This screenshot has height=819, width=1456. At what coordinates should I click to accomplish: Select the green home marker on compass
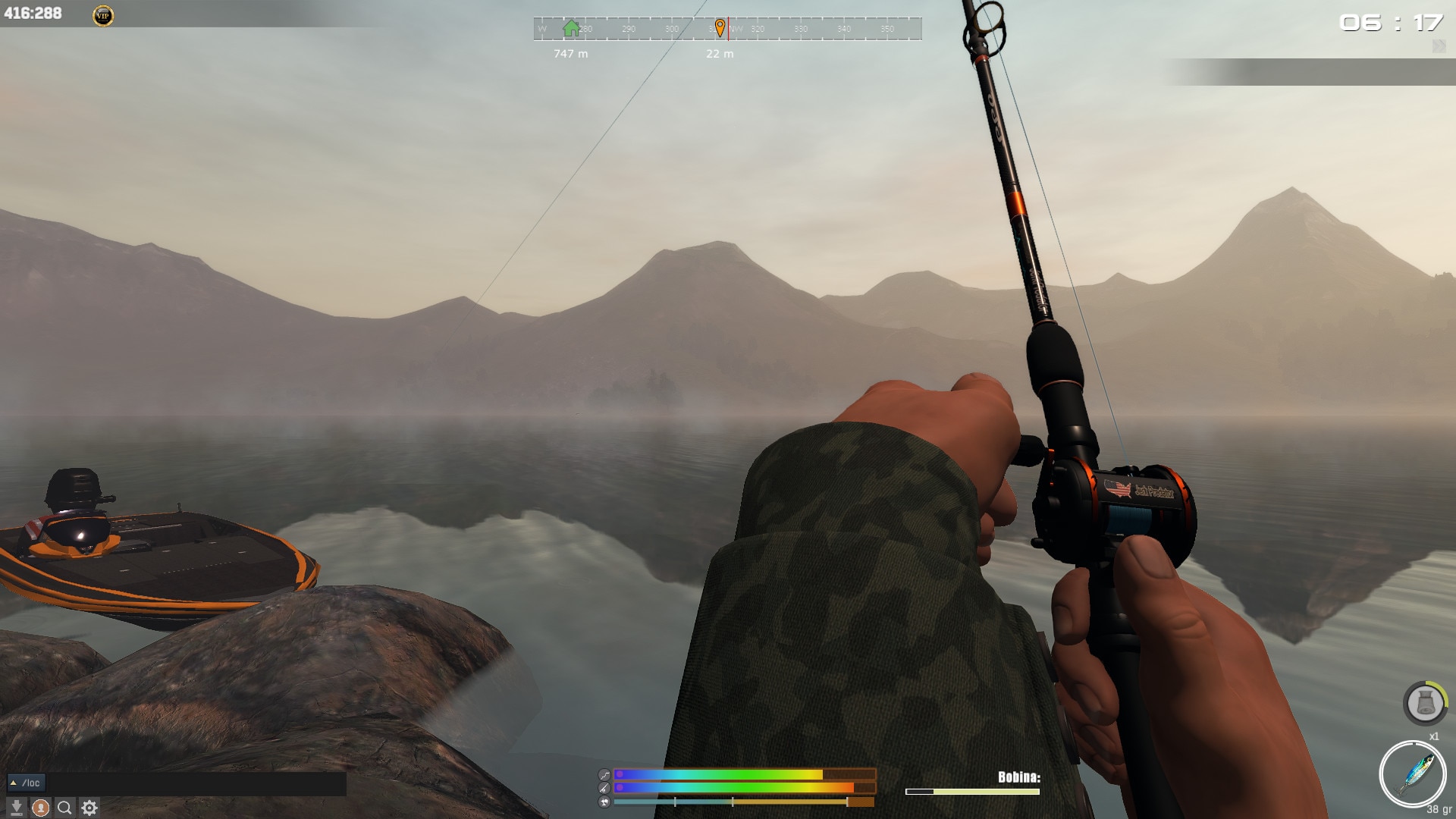(x=571, y=29)
